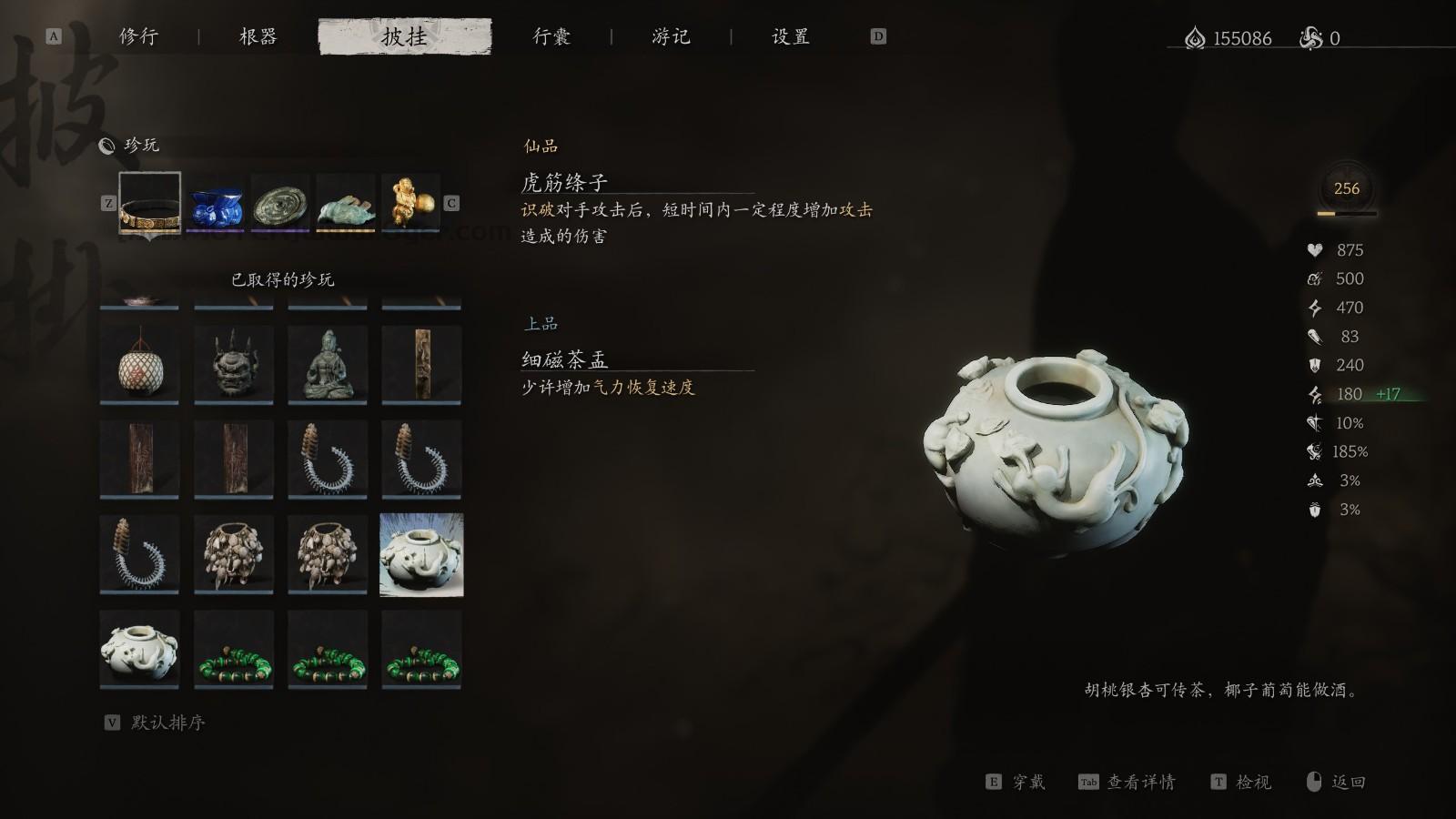Open the 设置 menu tab
This screenshot has width=1456, height=819.
tap(790, 37)
